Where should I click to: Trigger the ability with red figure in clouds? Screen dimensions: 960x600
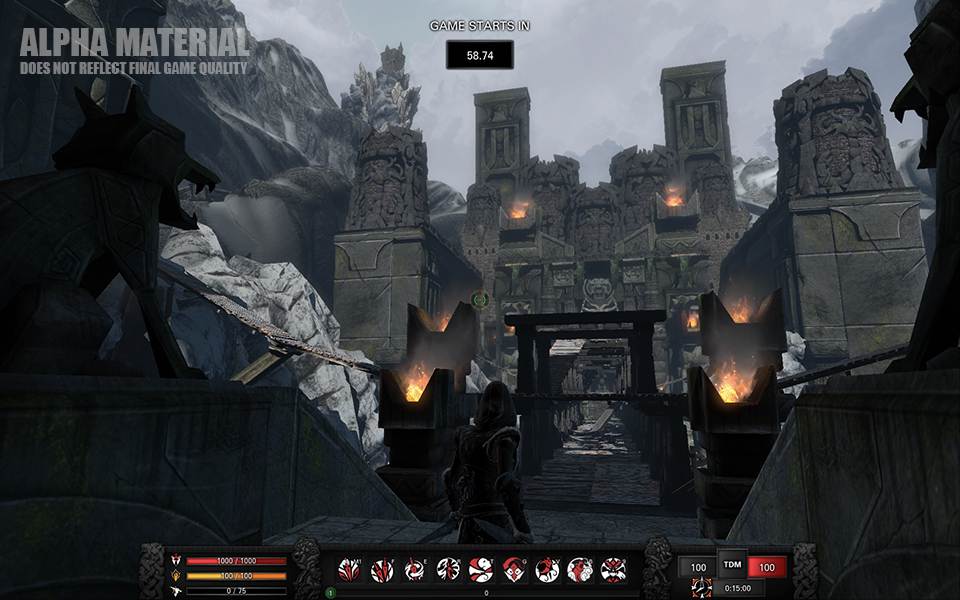[580, 570]
